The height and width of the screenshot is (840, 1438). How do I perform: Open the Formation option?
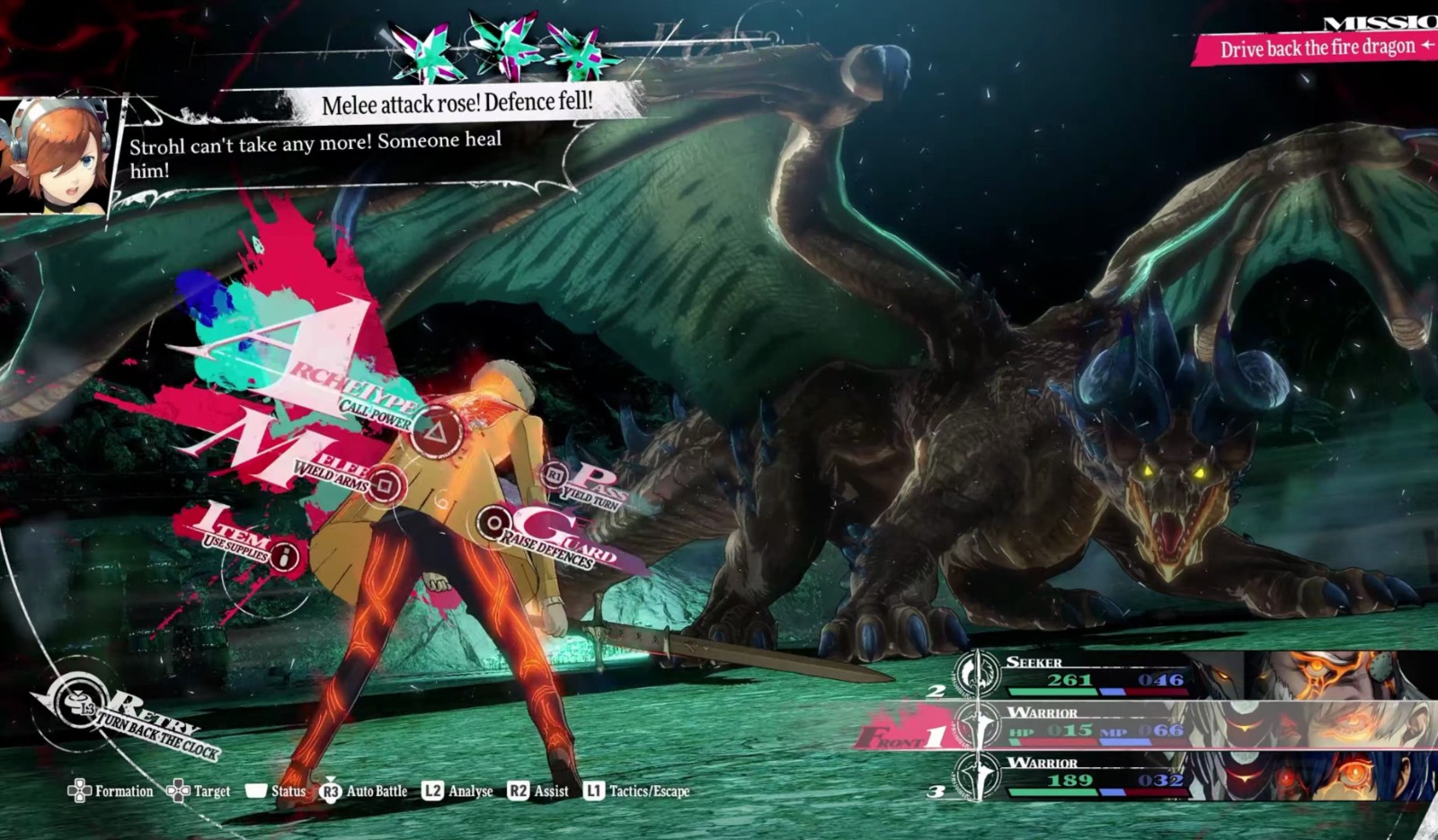(111, 791)
